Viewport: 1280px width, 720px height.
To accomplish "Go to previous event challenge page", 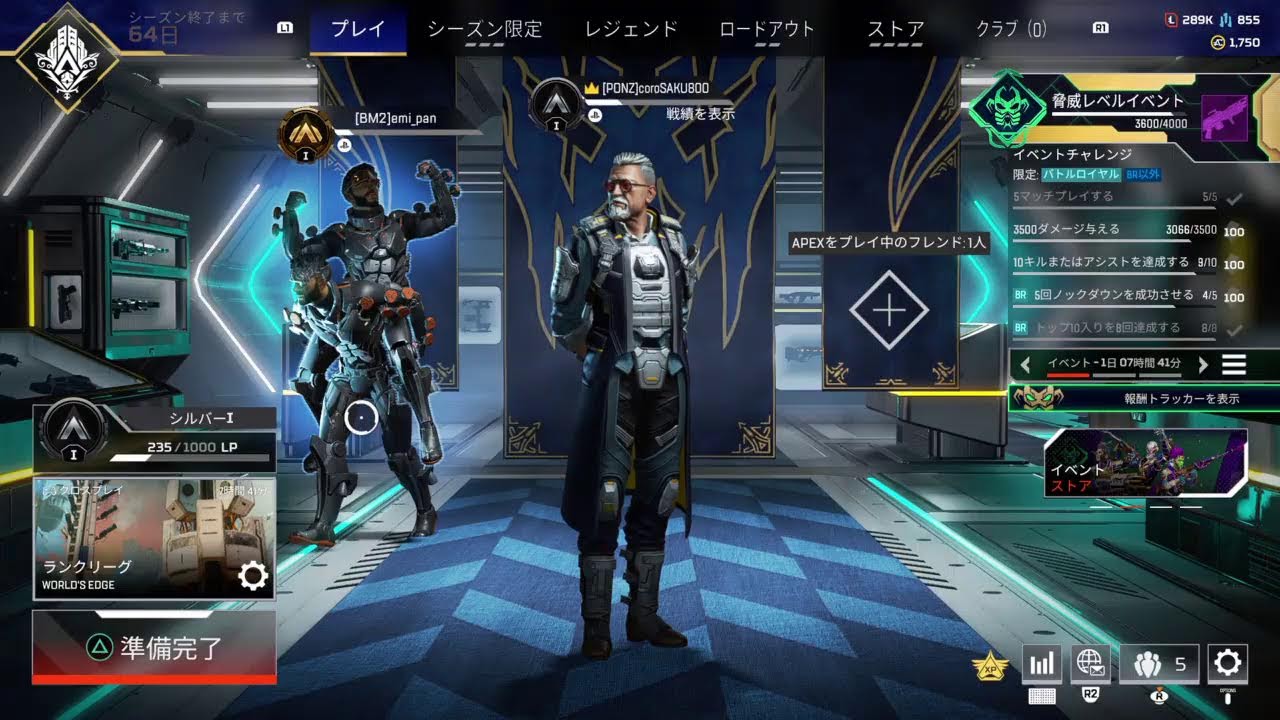I will (x=1026, y=365).
